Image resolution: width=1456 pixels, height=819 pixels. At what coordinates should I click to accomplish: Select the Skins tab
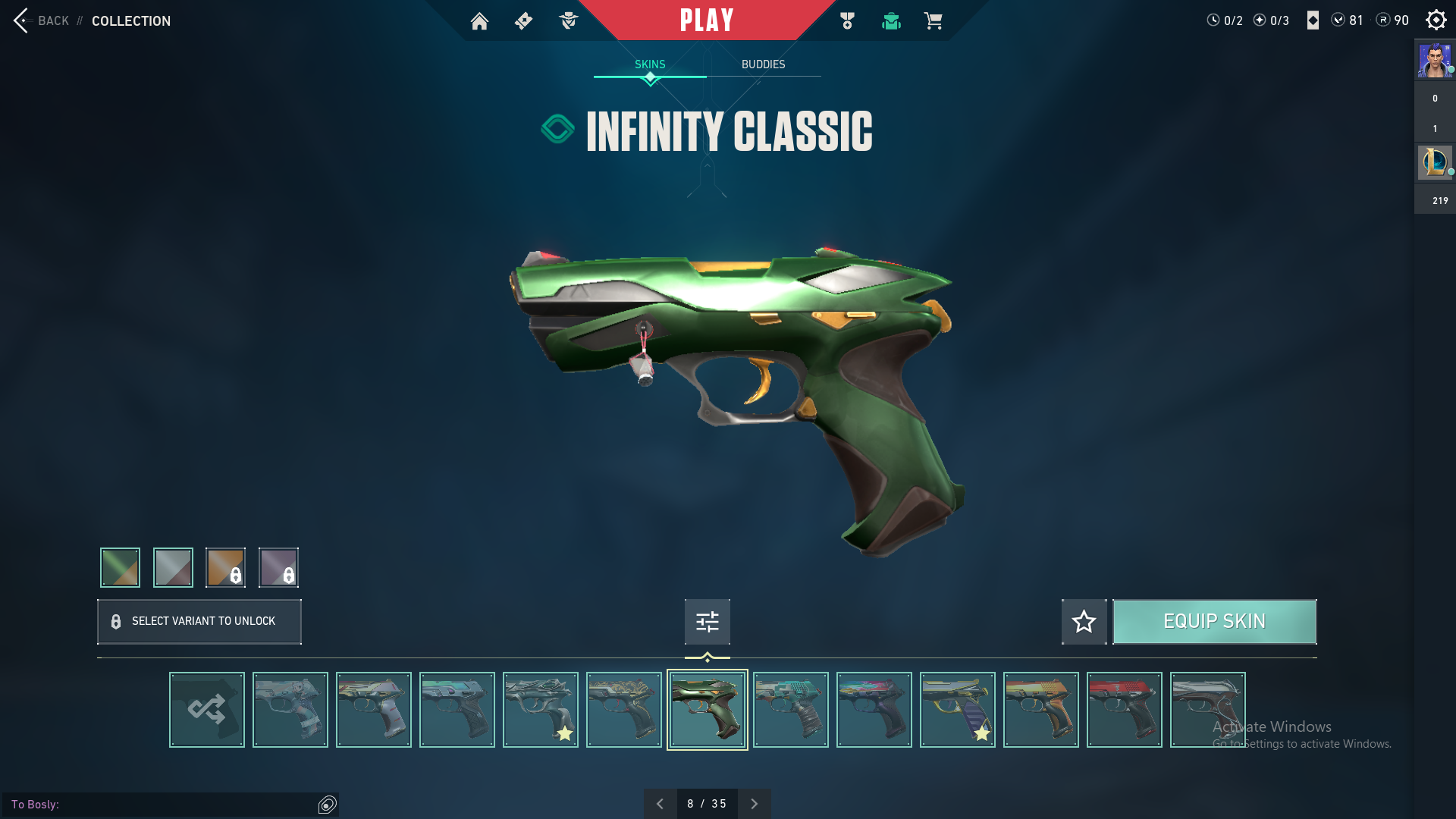650,64
